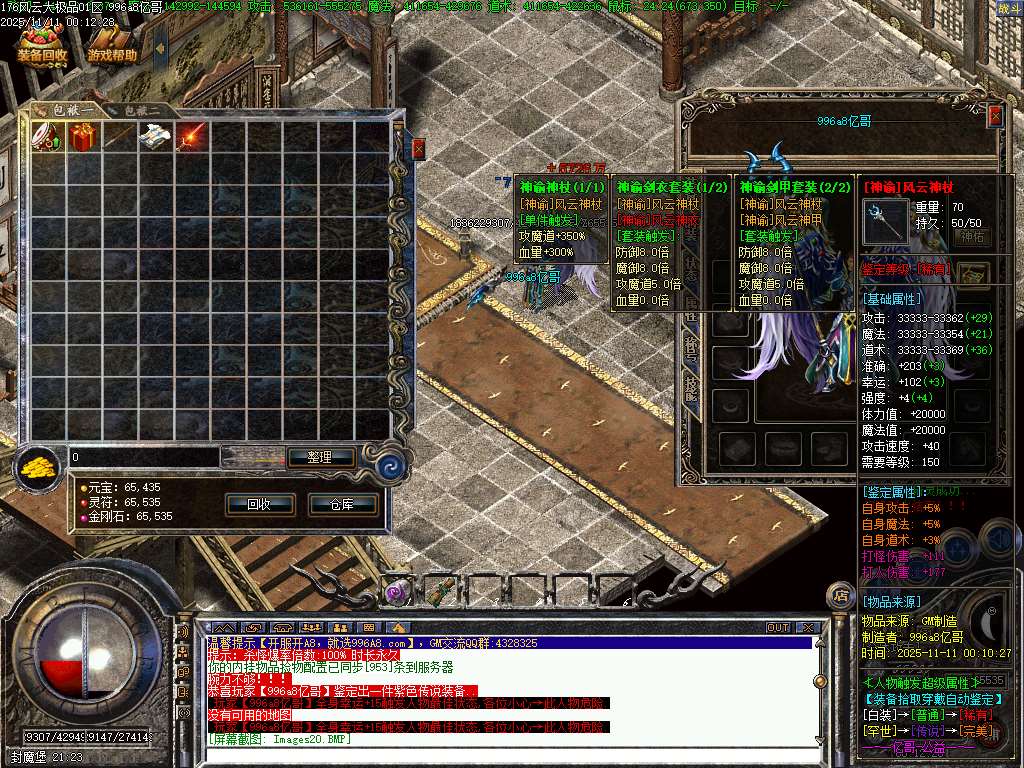
Task: Select the white scroll stack item
Action: [155, 137]
